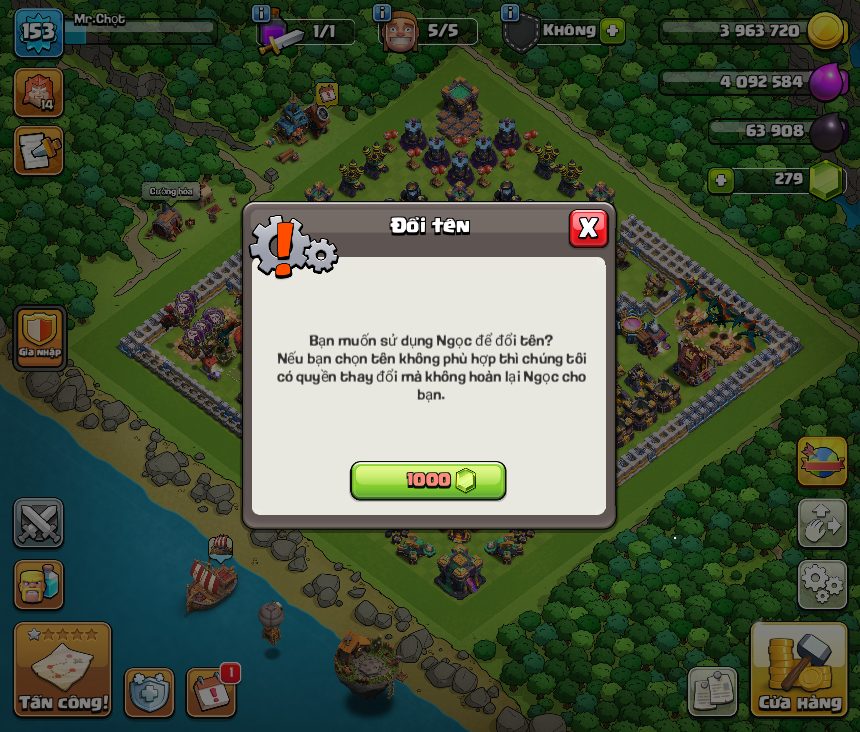Viewport: 860px width, 732px height.
Task: Start an attack with Tấn công!
Action: click(x=62, y=669)
